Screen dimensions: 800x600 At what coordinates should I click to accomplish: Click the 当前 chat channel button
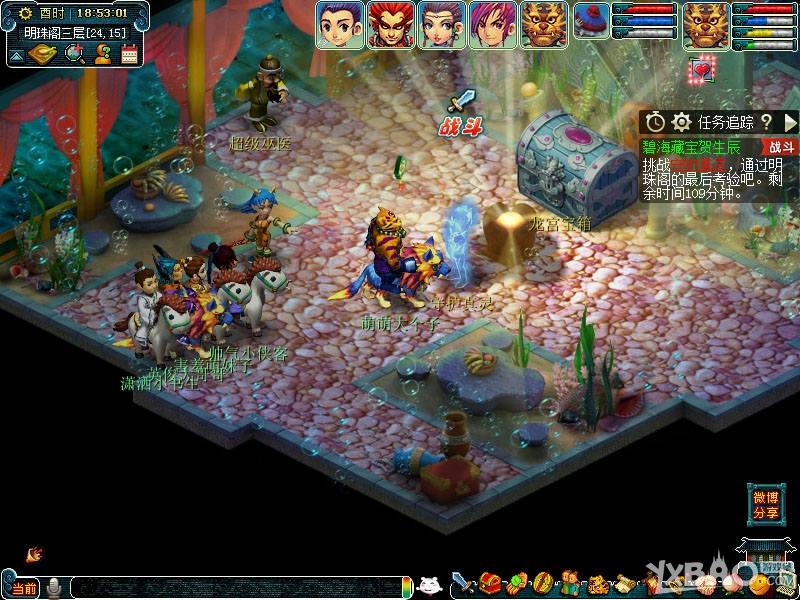(24, 587)
